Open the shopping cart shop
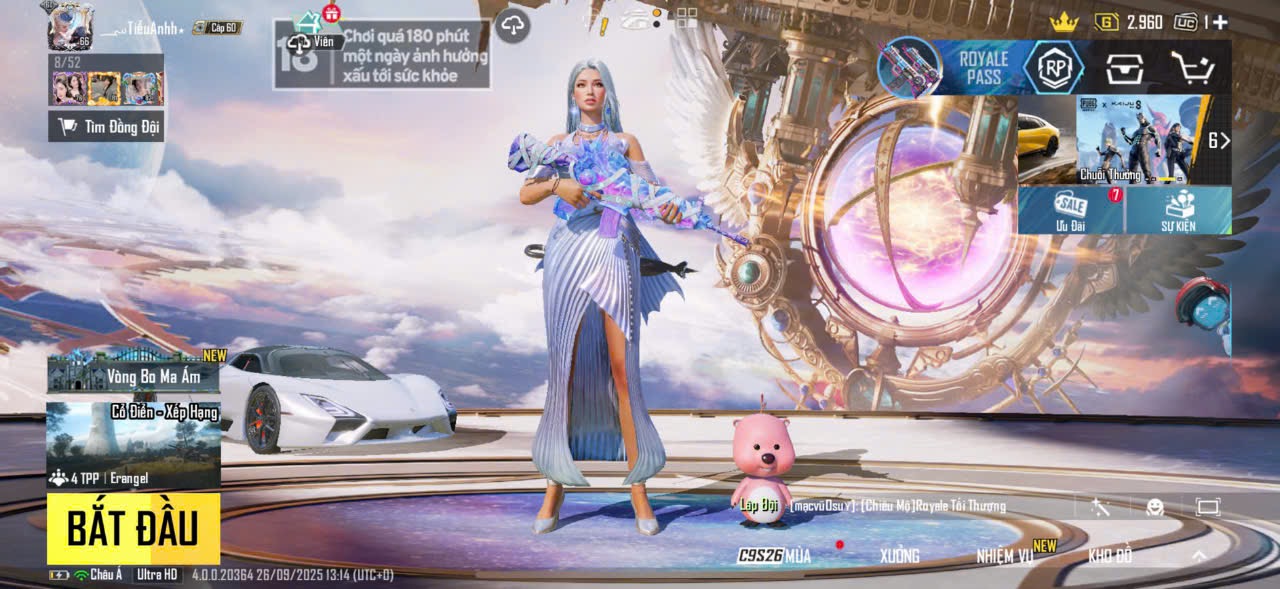 (x=1192, y=67)
